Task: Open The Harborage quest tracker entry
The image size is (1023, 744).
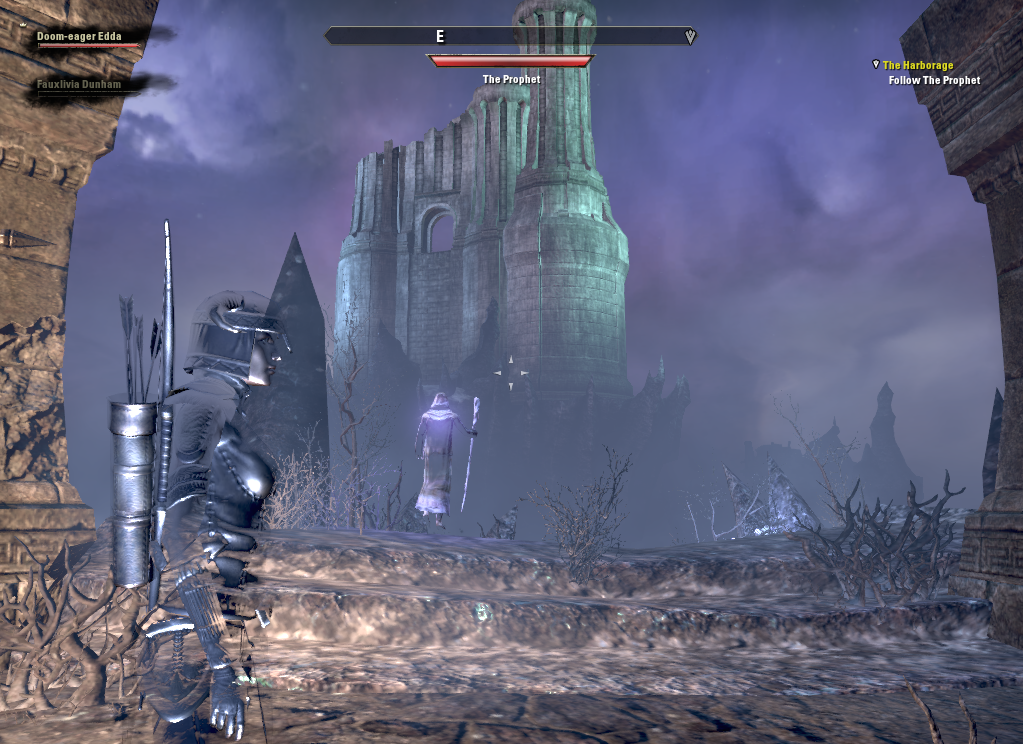Action: pyautogui.click(x=917, y=66)
